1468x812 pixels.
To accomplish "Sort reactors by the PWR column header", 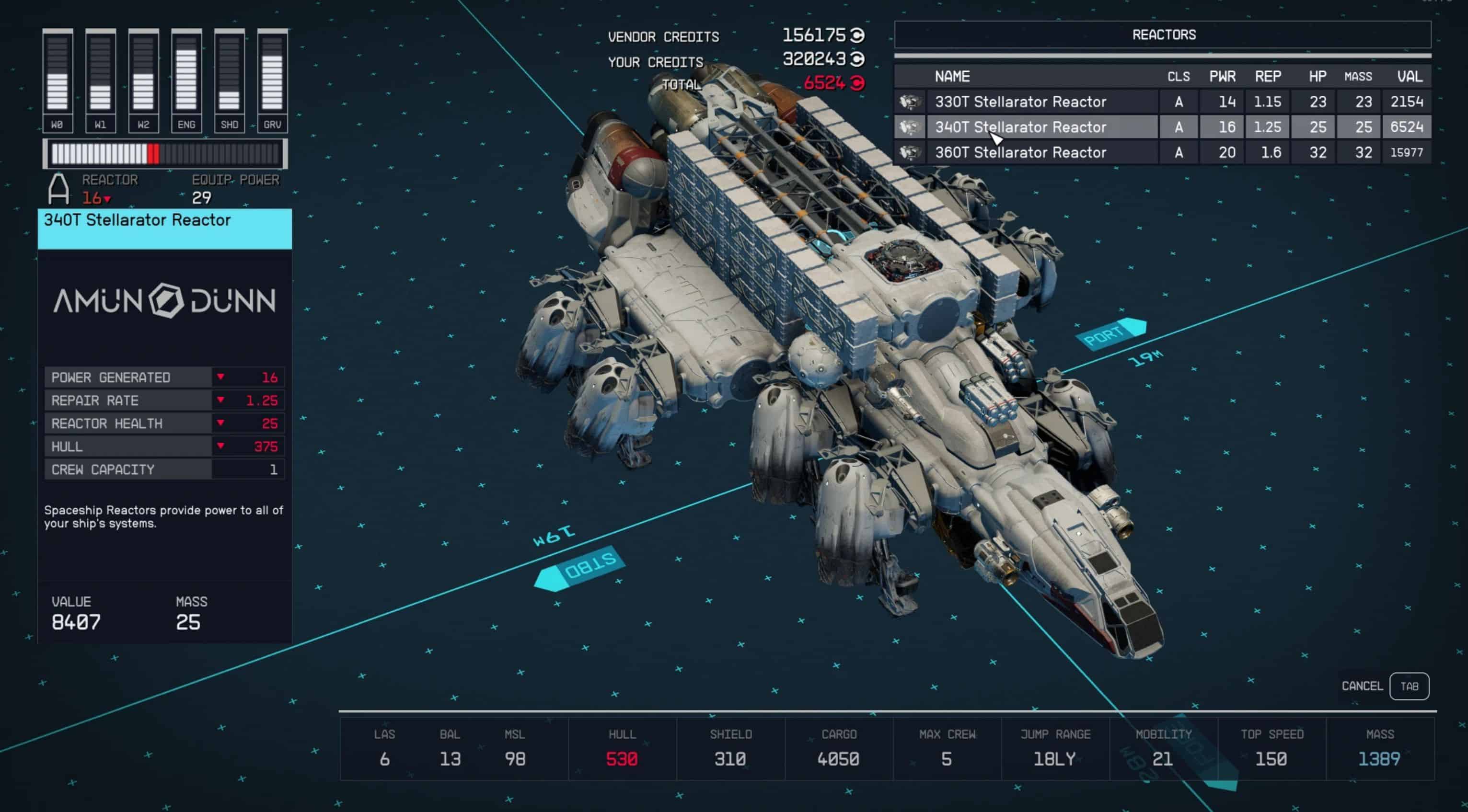I will click(1222, 76).
